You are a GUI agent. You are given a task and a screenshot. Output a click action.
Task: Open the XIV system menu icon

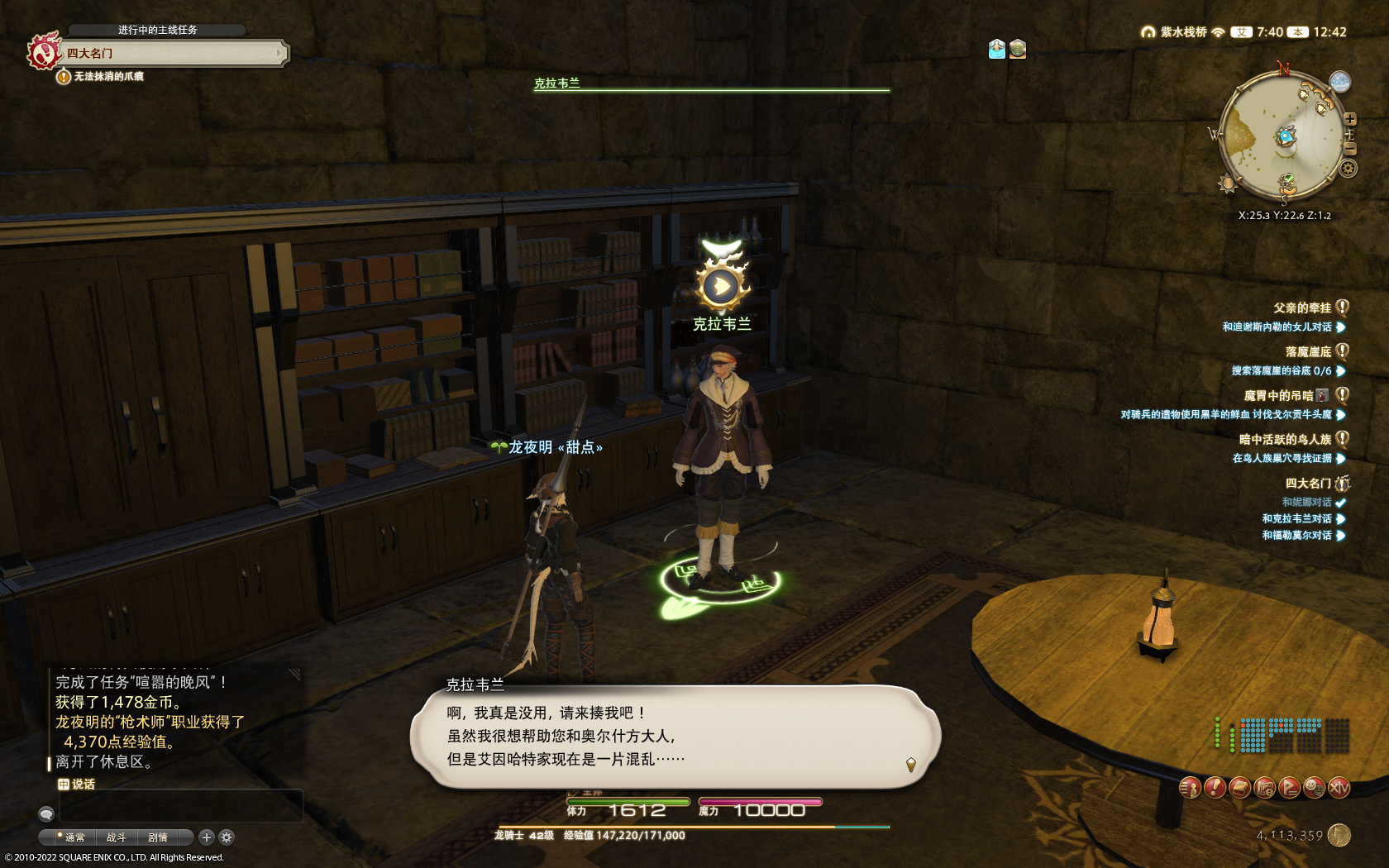[x=1339, y=788]
